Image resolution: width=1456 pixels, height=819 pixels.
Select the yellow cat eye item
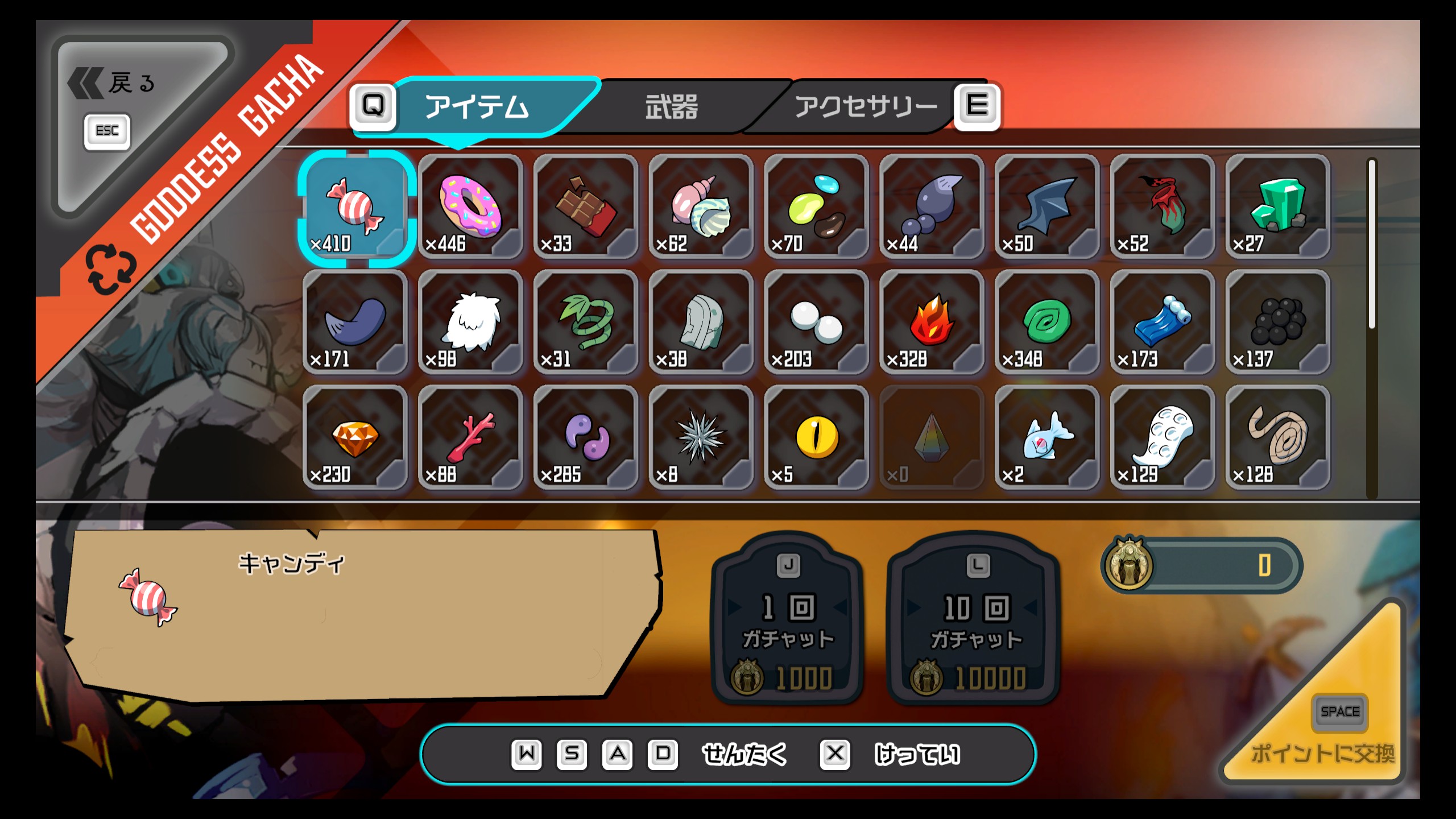coord(817,438)
